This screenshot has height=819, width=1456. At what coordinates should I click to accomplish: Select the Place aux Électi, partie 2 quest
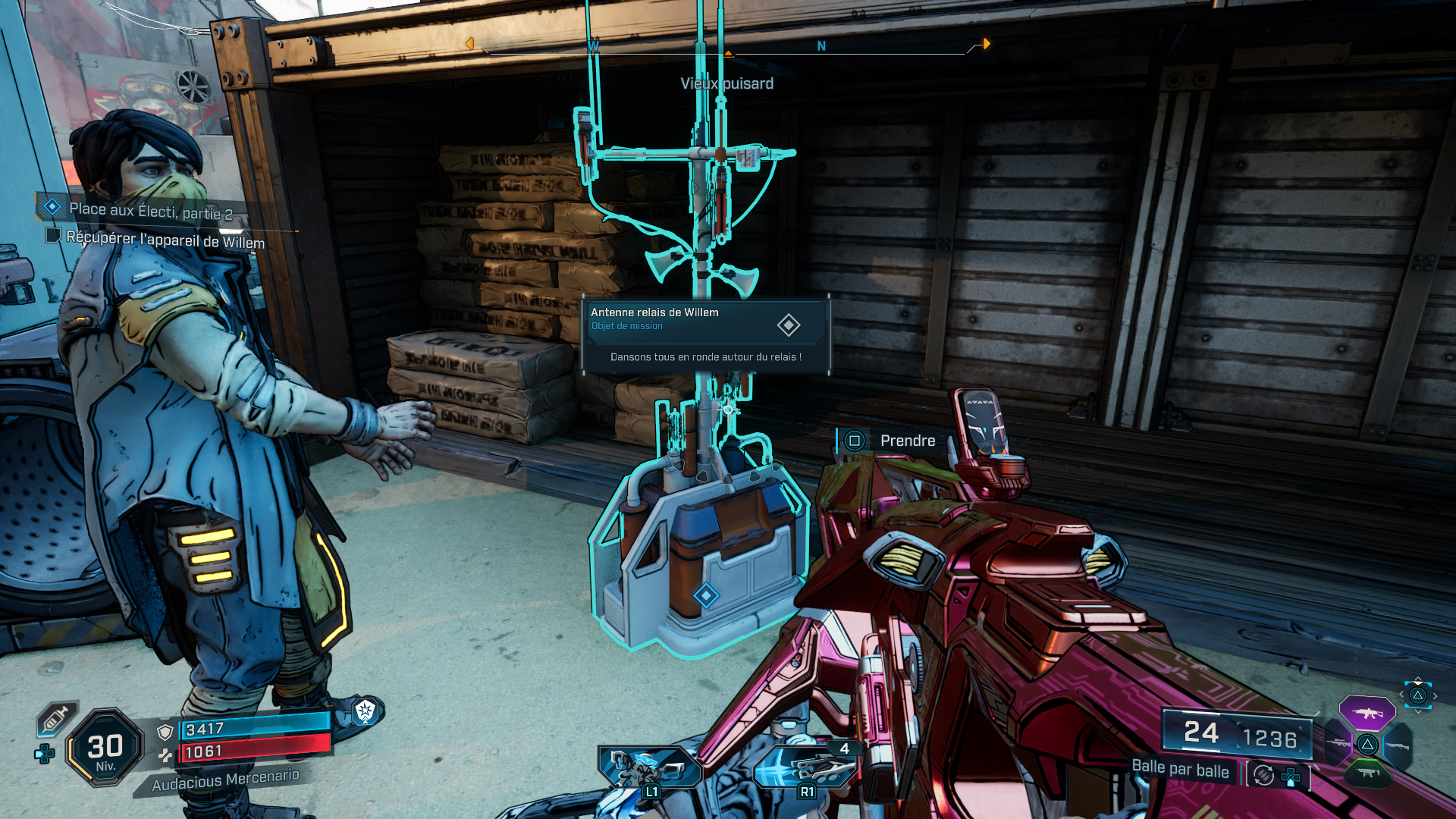click(150, 210)
